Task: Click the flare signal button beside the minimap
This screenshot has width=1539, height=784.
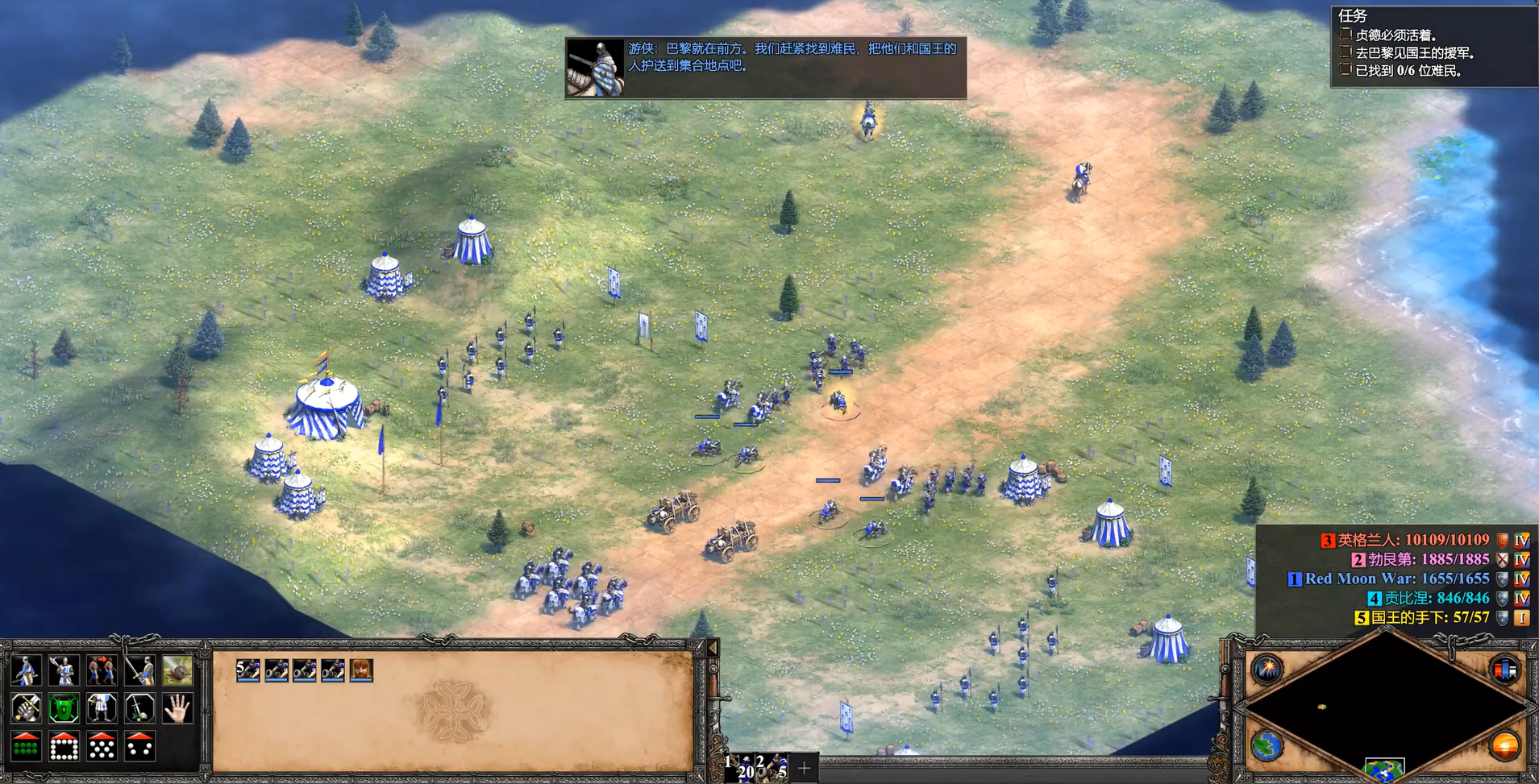Action: [x=1267, y=669]
